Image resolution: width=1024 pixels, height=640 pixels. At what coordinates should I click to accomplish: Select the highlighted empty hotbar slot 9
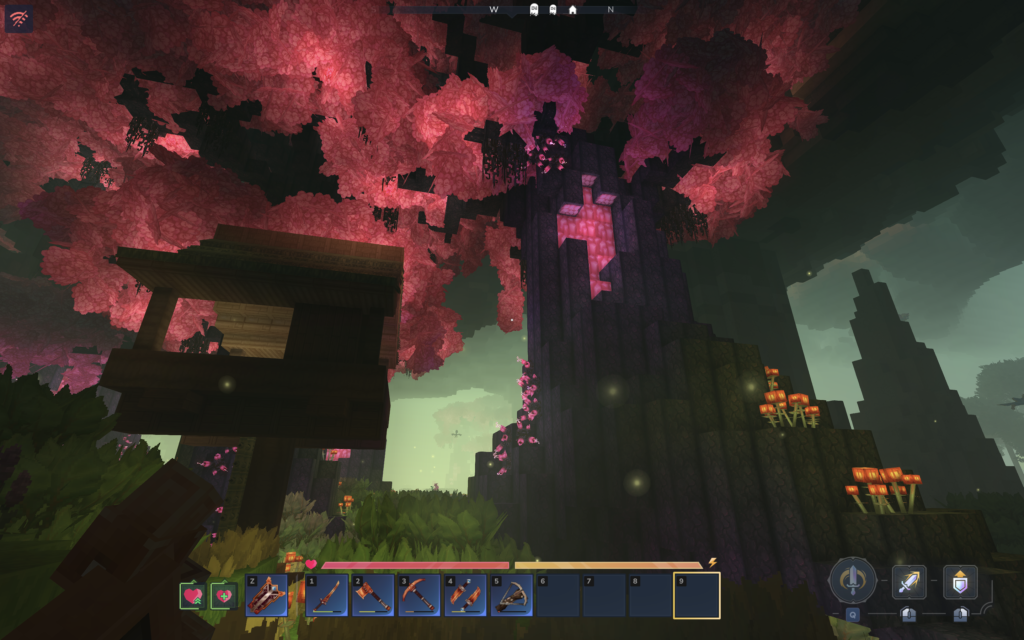click(x=696, y=596)
